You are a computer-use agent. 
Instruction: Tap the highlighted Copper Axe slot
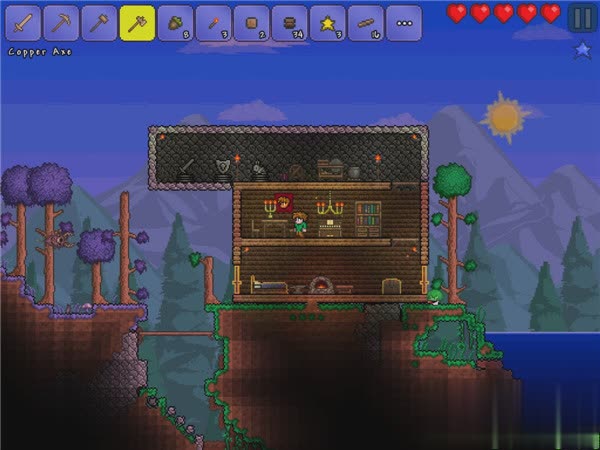click(x=137, y=23)
